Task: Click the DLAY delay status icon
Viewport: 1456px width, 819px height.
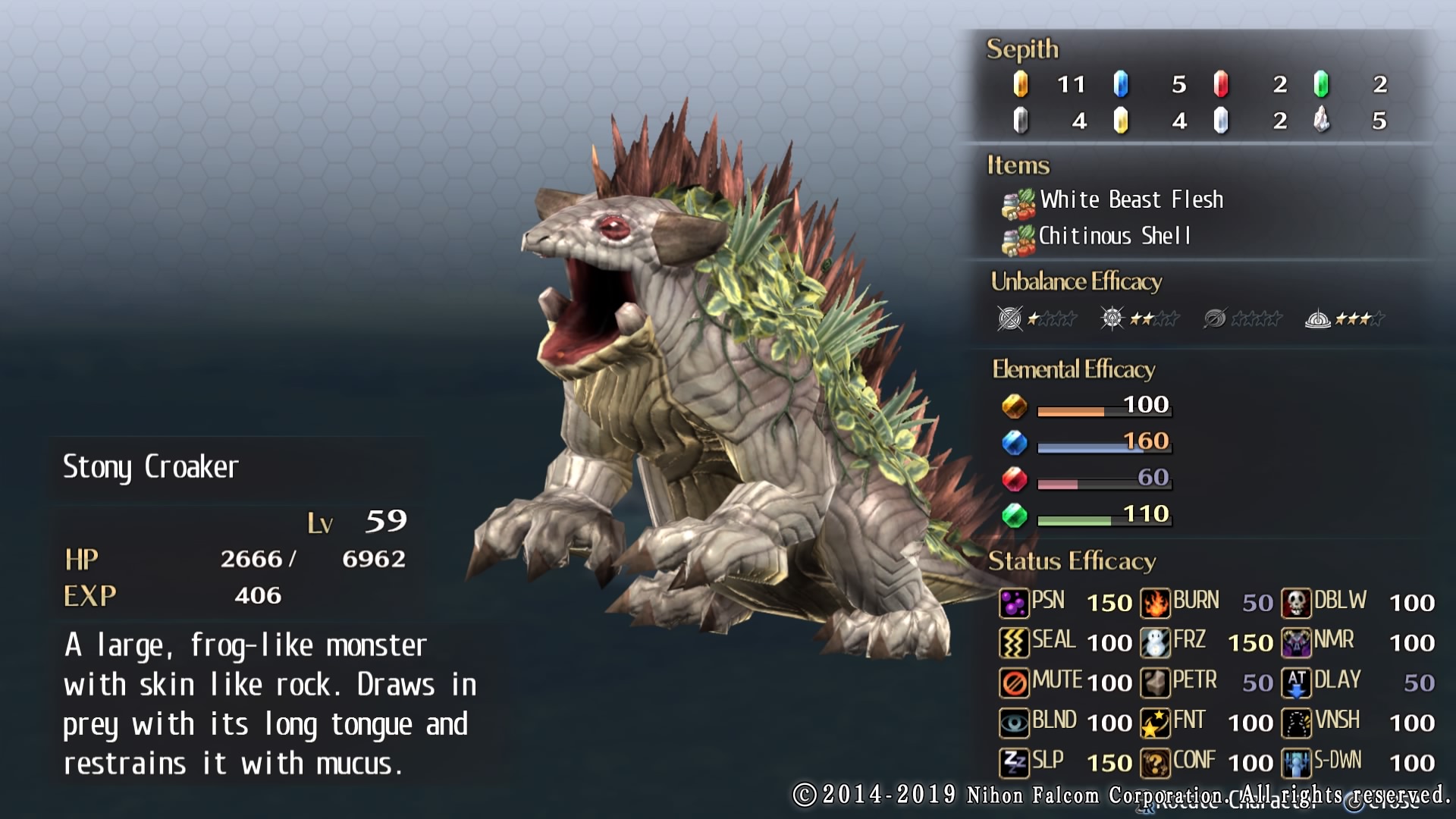Action: click(x=1296, y=682)
